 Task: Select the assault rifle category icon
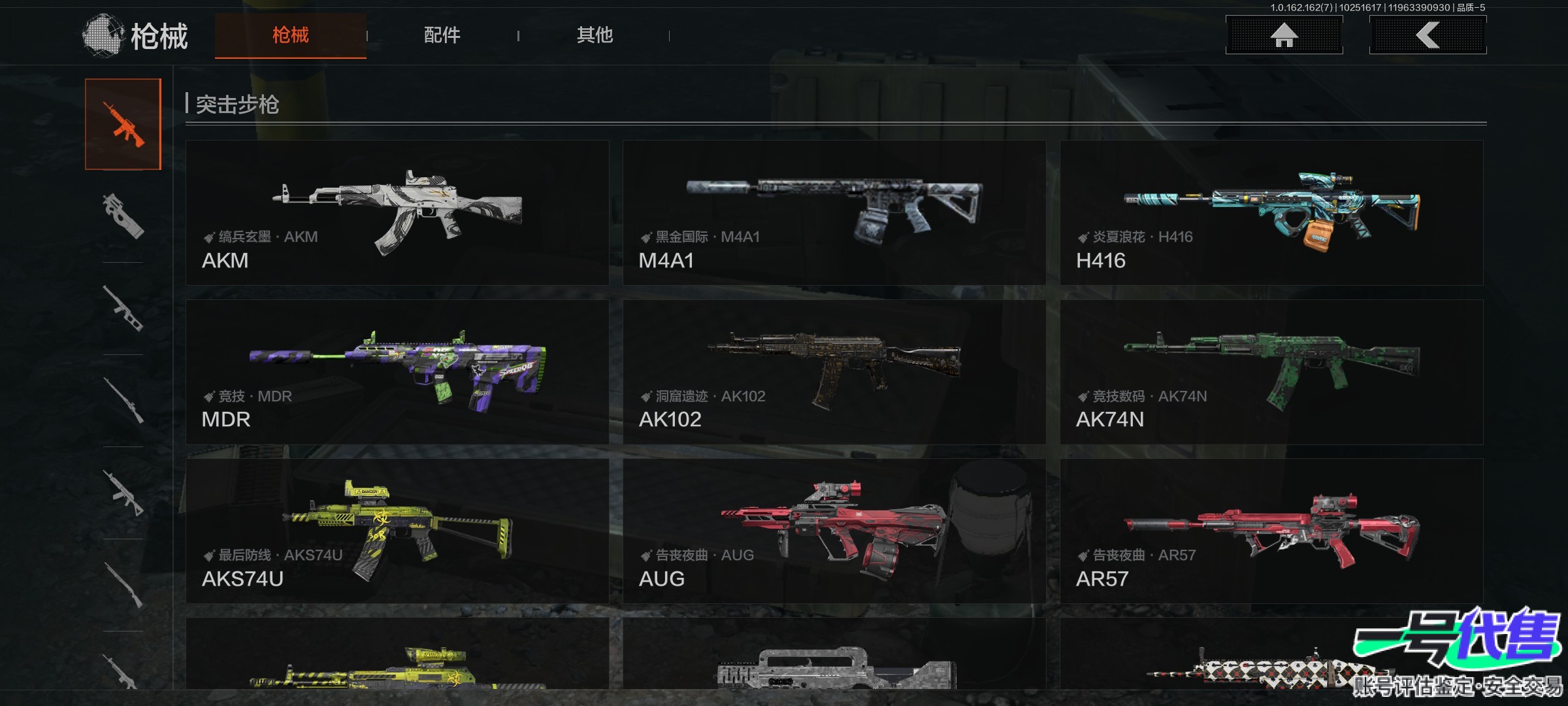[x=123, y=124]
